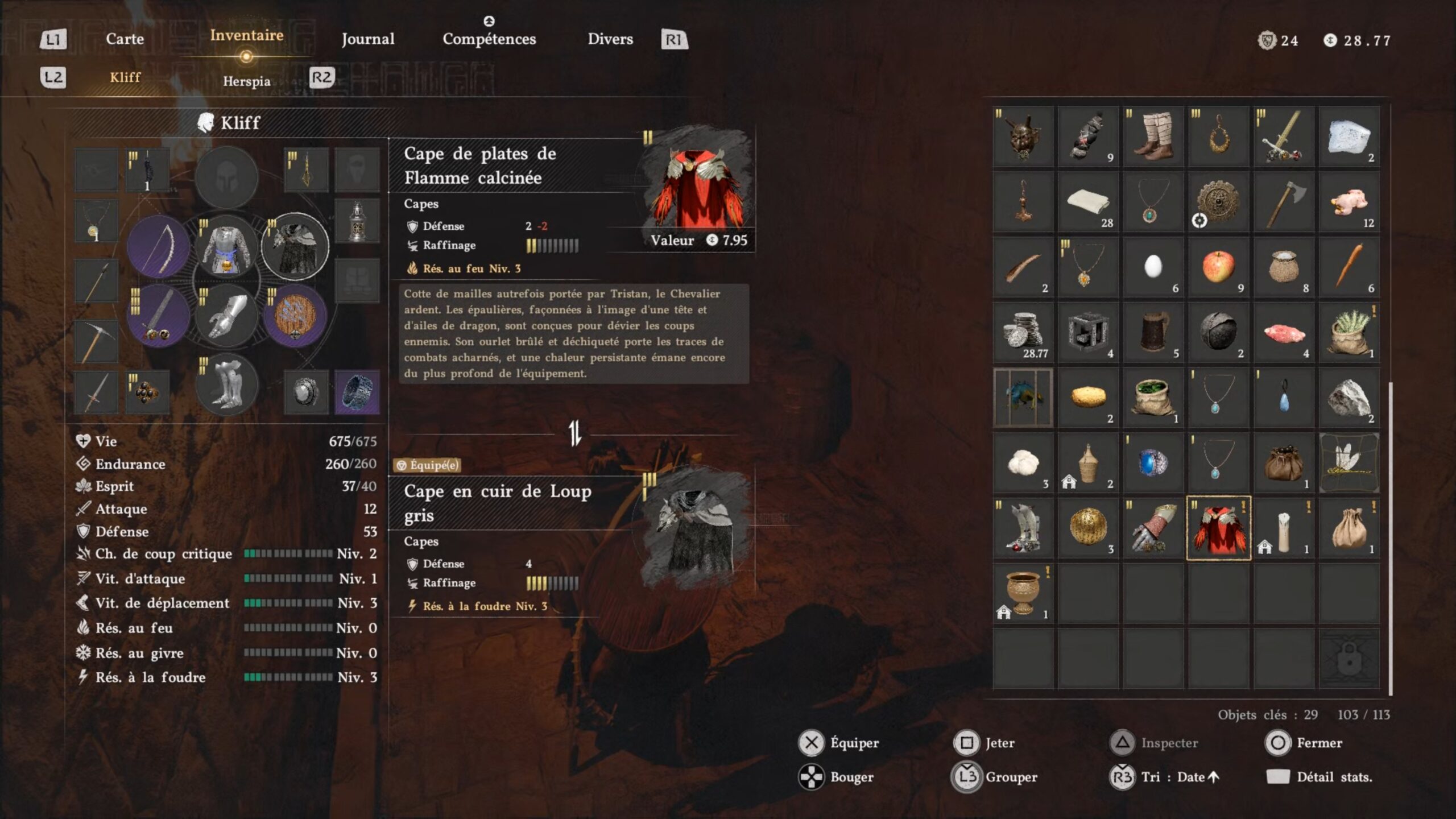Select the hand axe item

pyautogui.click(x=1284, y=202)
